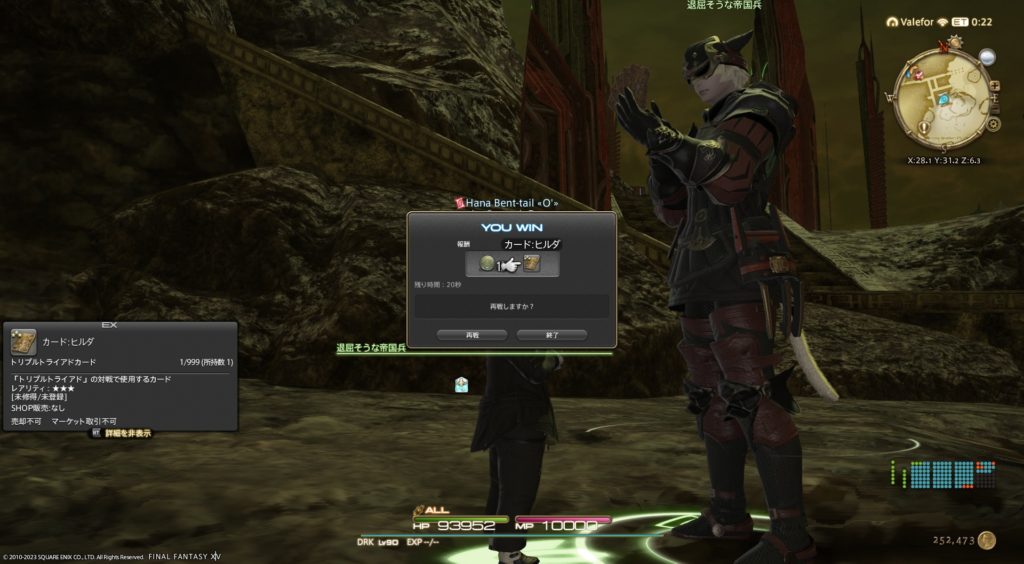Click 終了 to end the match
The width and height of the screenshot is (1024, 564).
(552, 335)
